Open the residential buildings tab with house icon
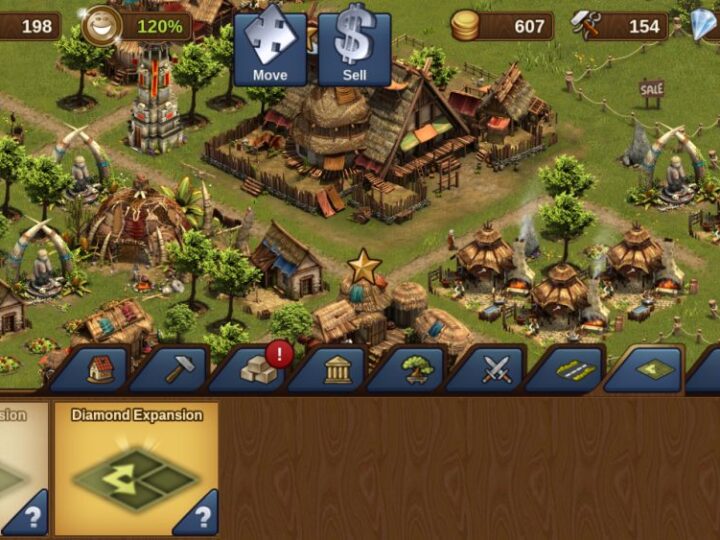 pos(100,369)
